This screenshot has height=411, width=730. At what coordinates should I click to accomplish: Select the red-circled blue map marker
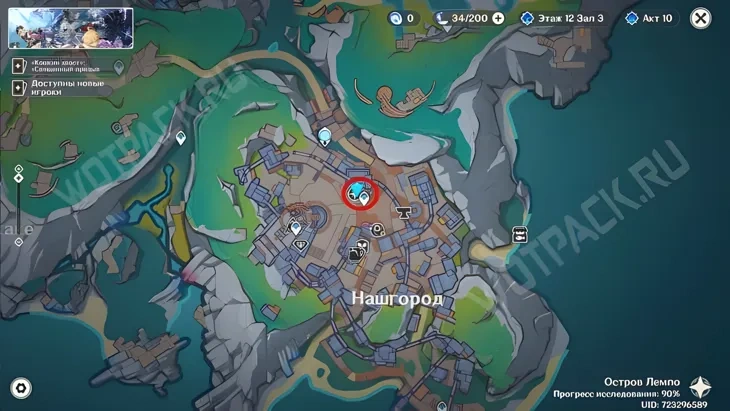point(357,191)
